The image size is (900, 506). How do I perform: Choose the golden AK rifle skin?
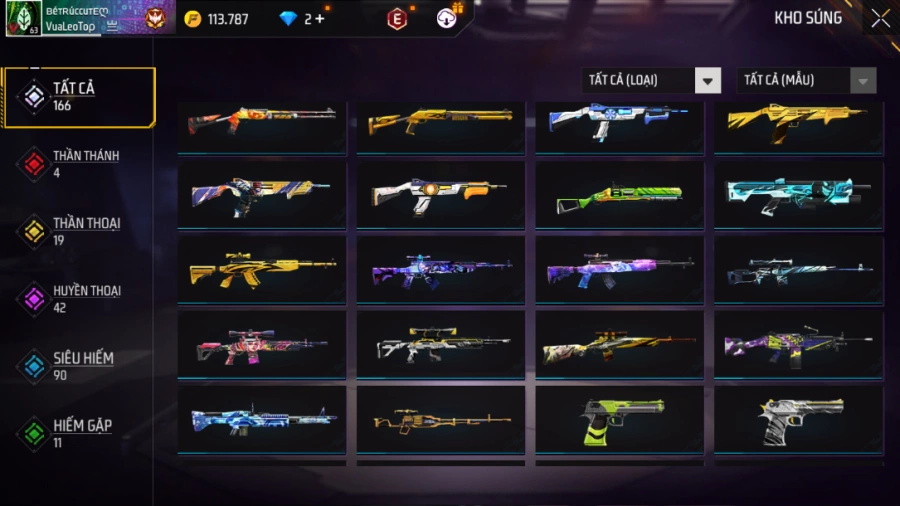262,270
